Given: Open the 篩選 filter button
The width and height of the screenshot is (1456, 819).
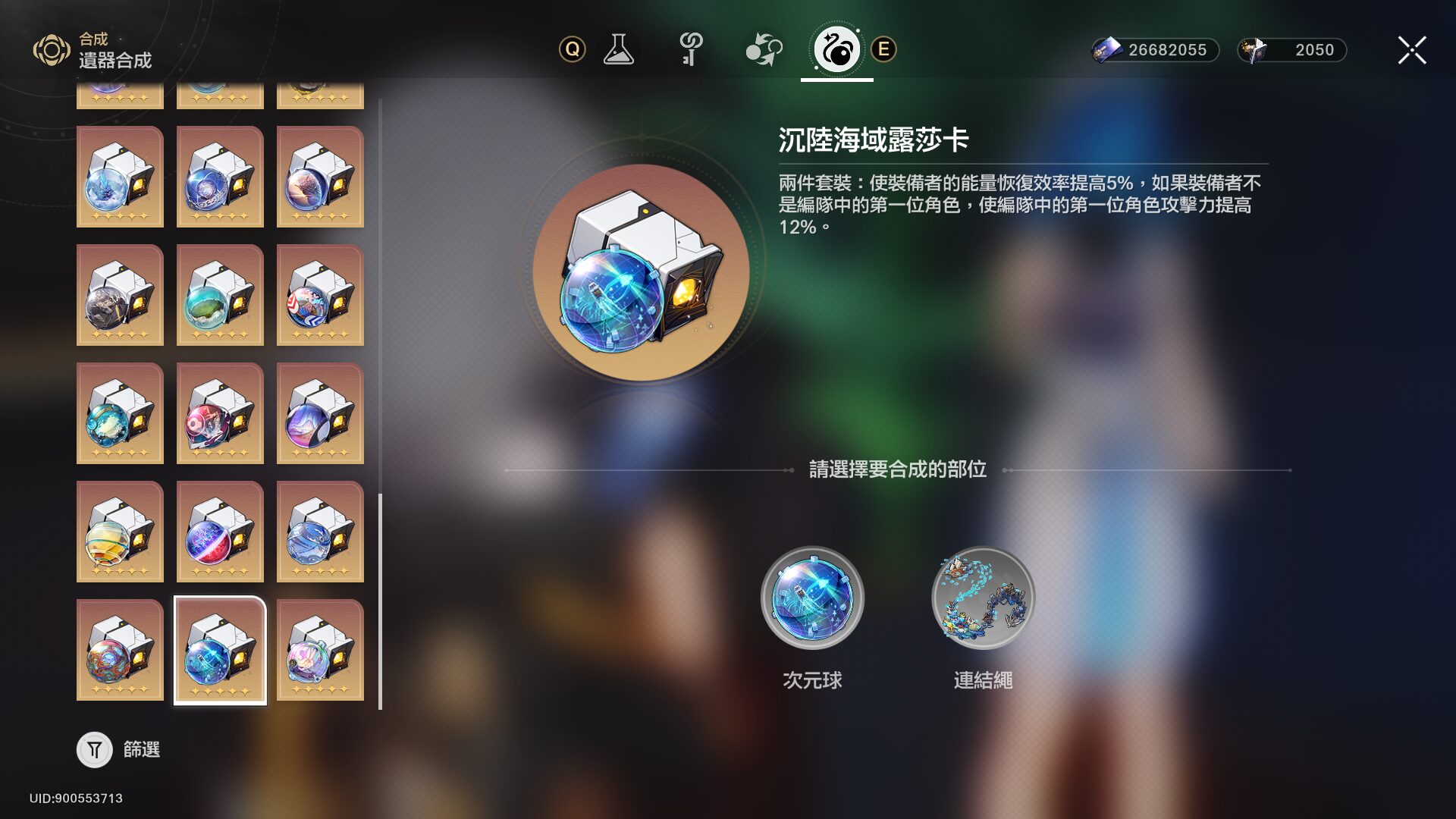Looking at the screenshot, I should [95, 750].
